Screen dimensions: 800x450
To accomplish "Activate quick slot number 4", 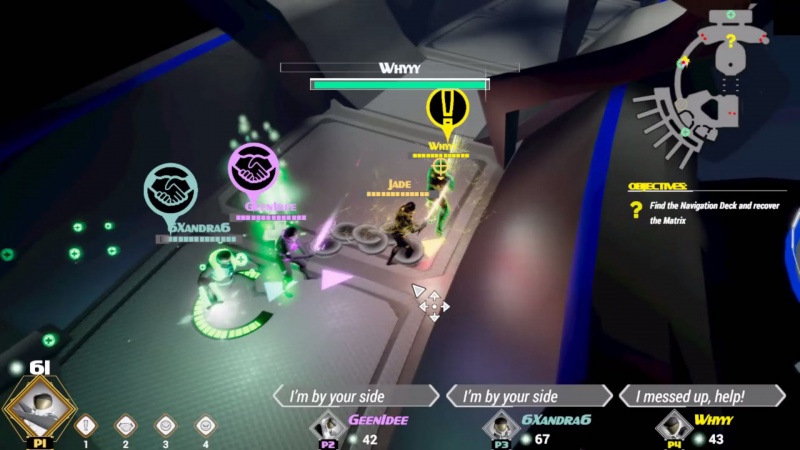I will click(x=205, y=425).
